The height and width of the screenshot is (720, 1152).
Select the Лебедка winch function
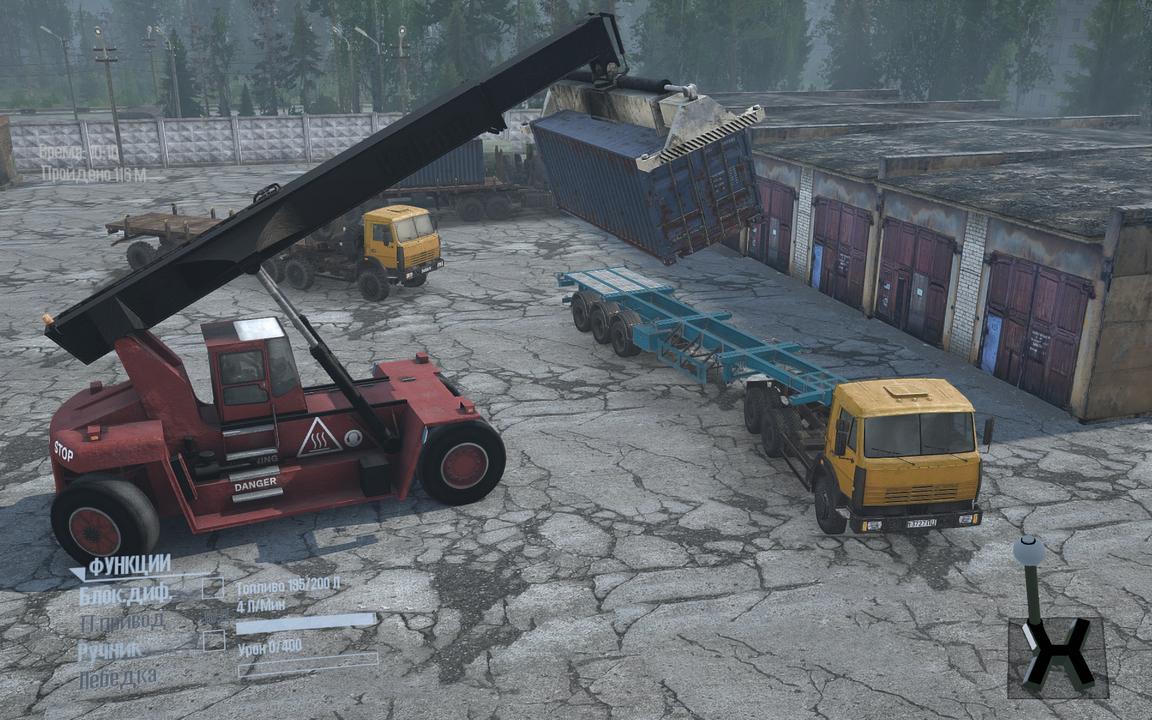(x=117, y=677)
